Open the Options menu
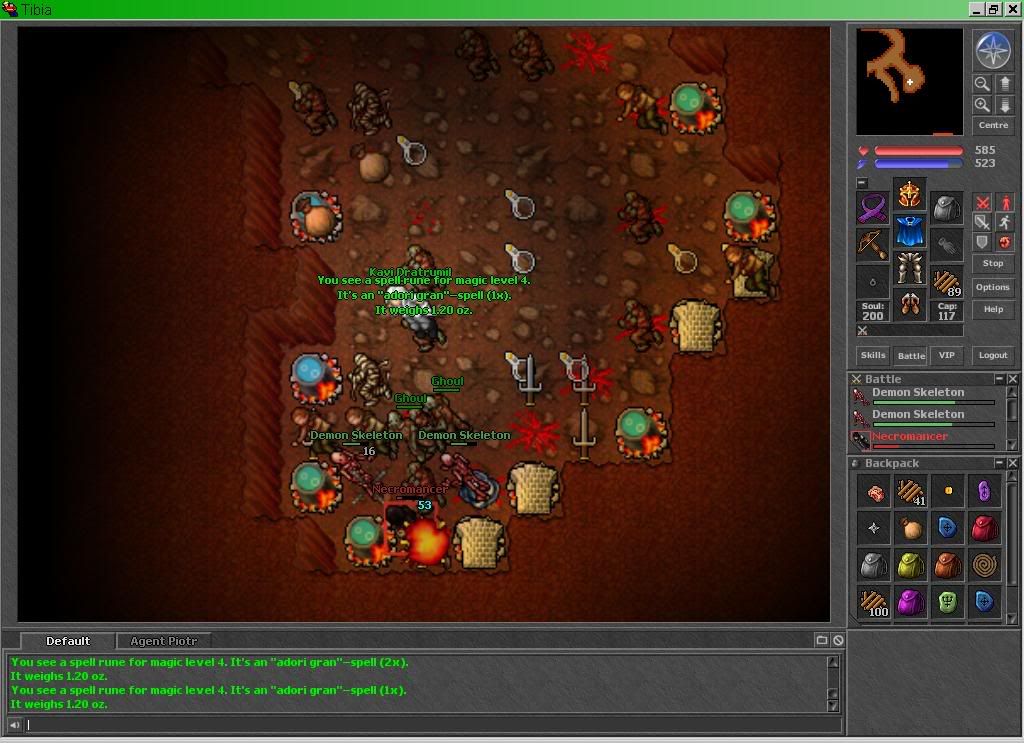 coord(993,287)
